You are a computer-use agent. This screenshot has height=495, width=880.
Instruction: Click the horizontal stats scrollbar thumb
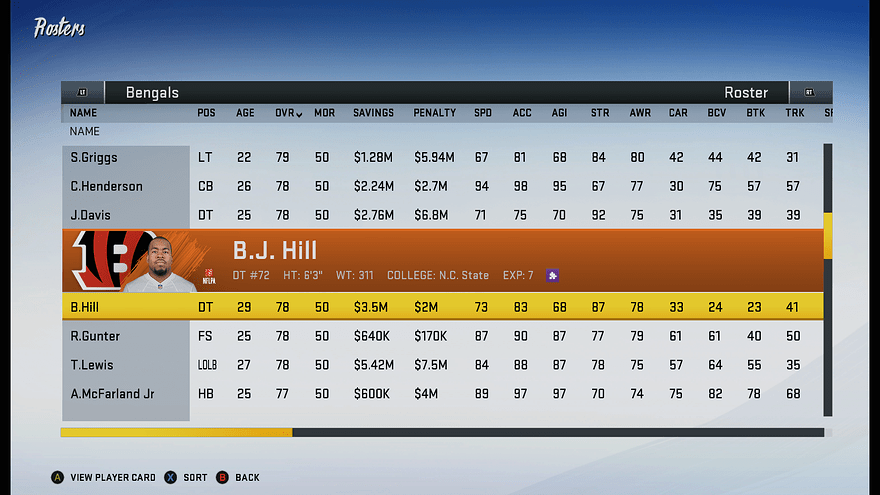tap(176, 433)
